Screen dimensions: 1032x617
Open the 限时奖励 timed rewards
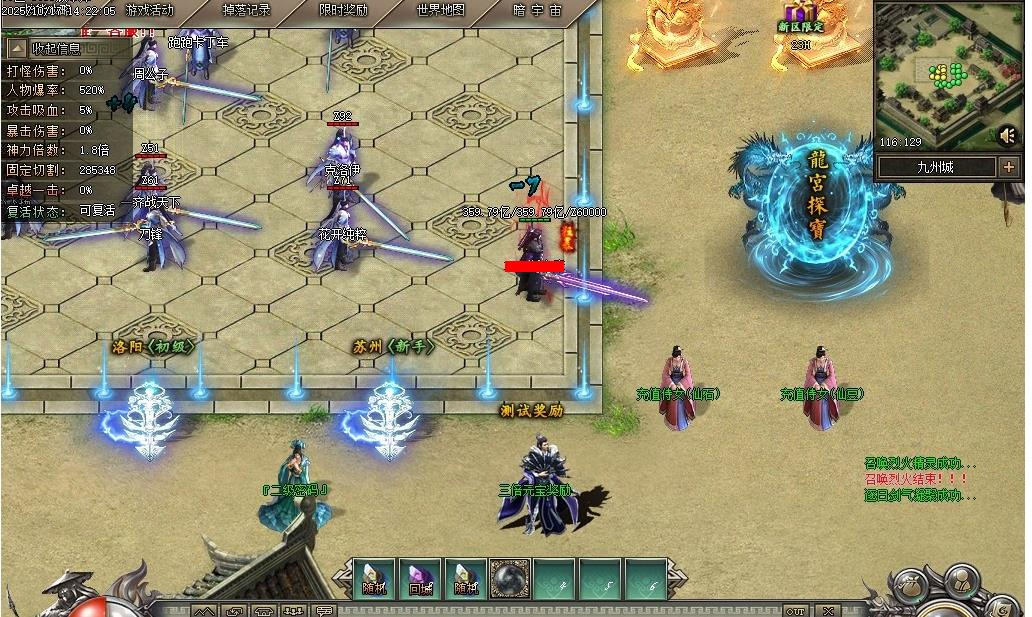pos(342,11)
